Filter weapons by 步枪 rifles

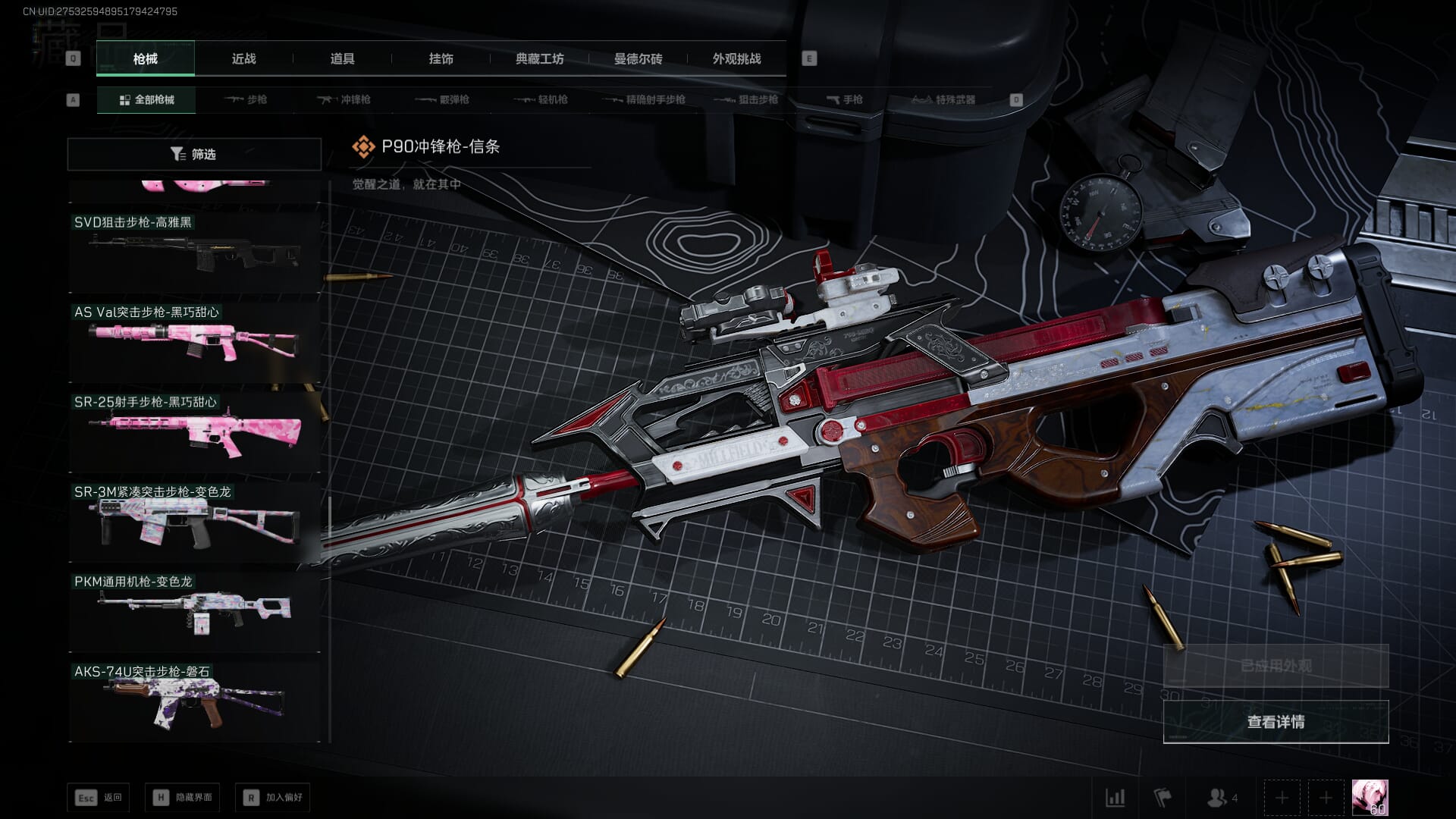(246, 99)
